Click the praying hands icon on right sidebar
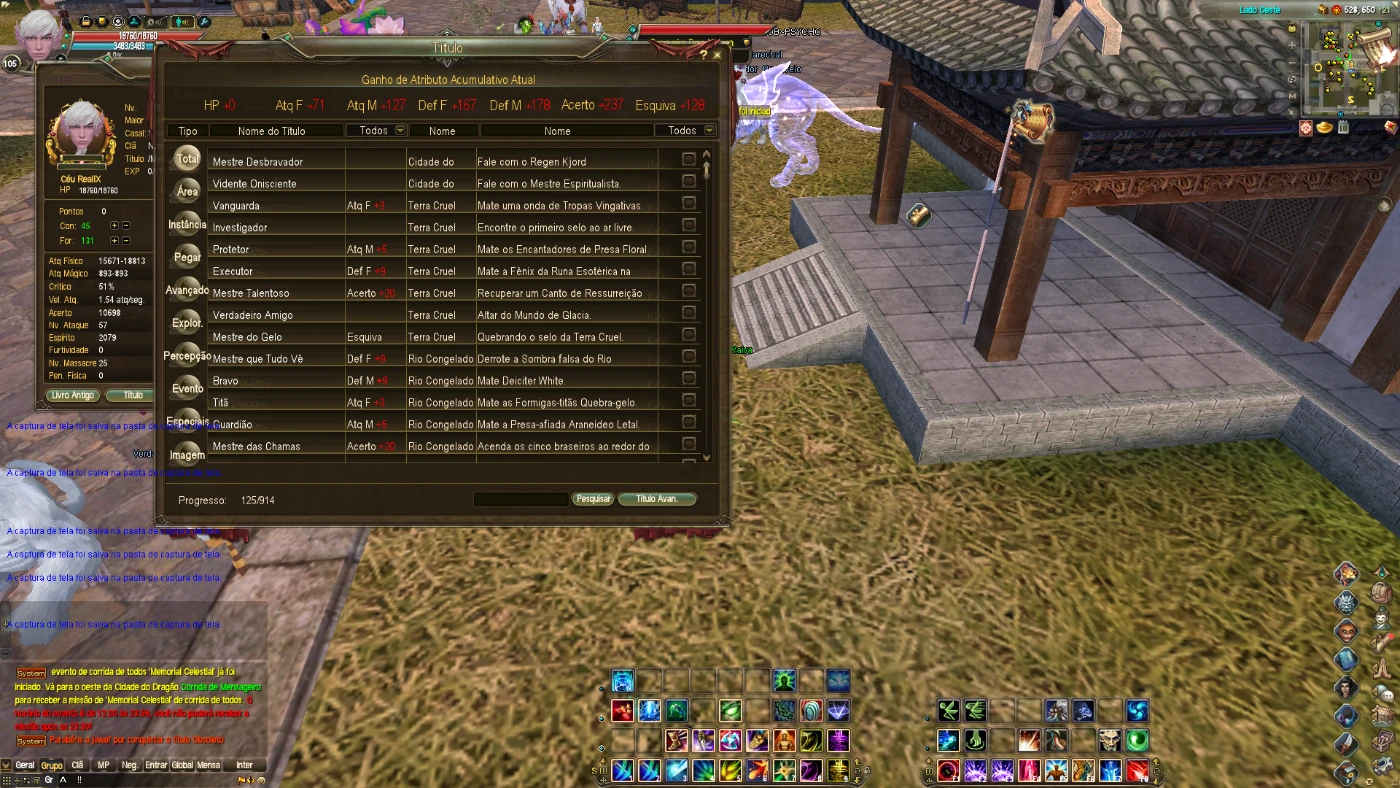The height and width of the screenshot is (788, 1400). tap(1382, 668)
